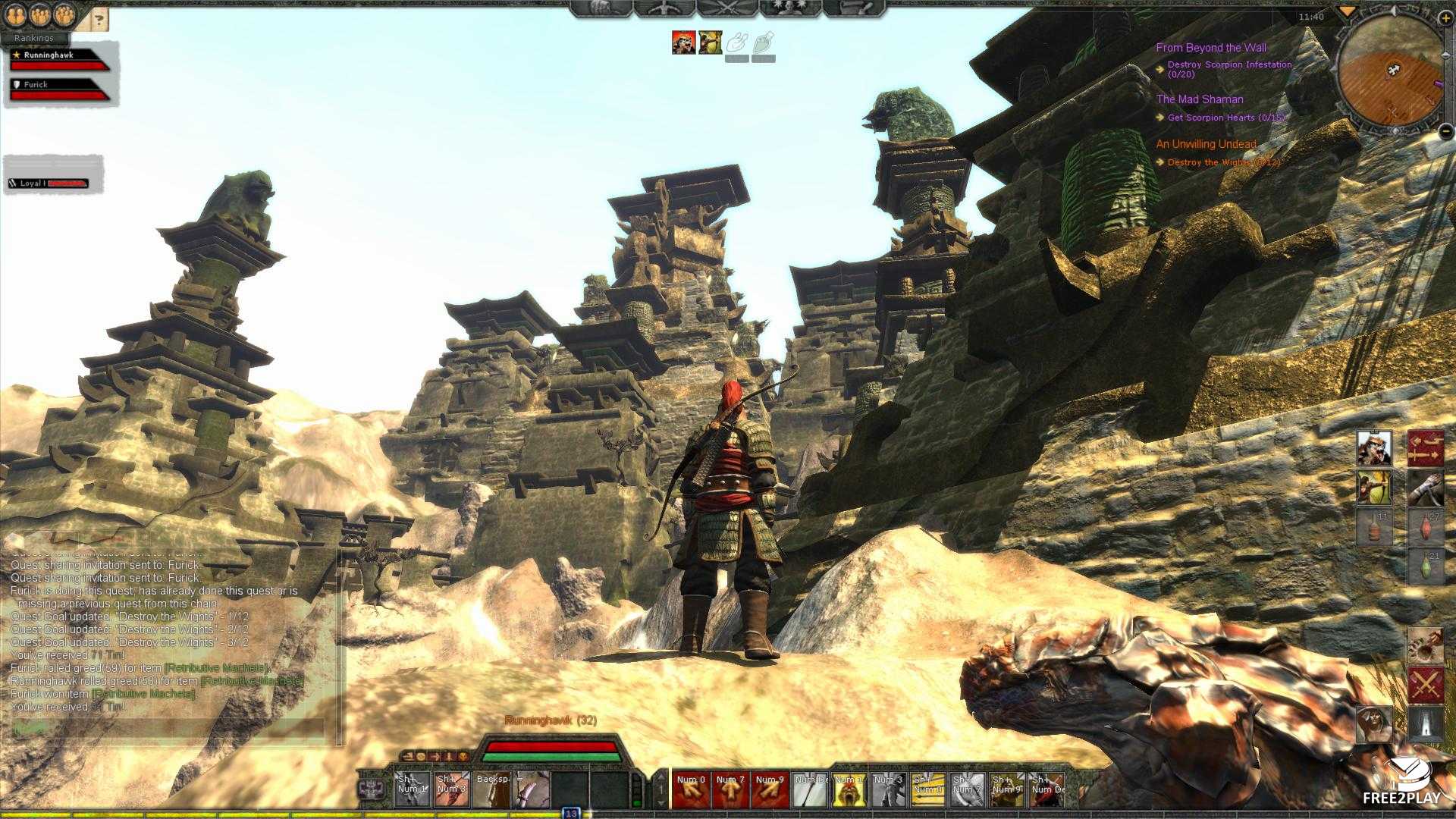Click the chat input box
This screenshot has width=1456, height=819.
pyautogui.click(x=168, y=728)
